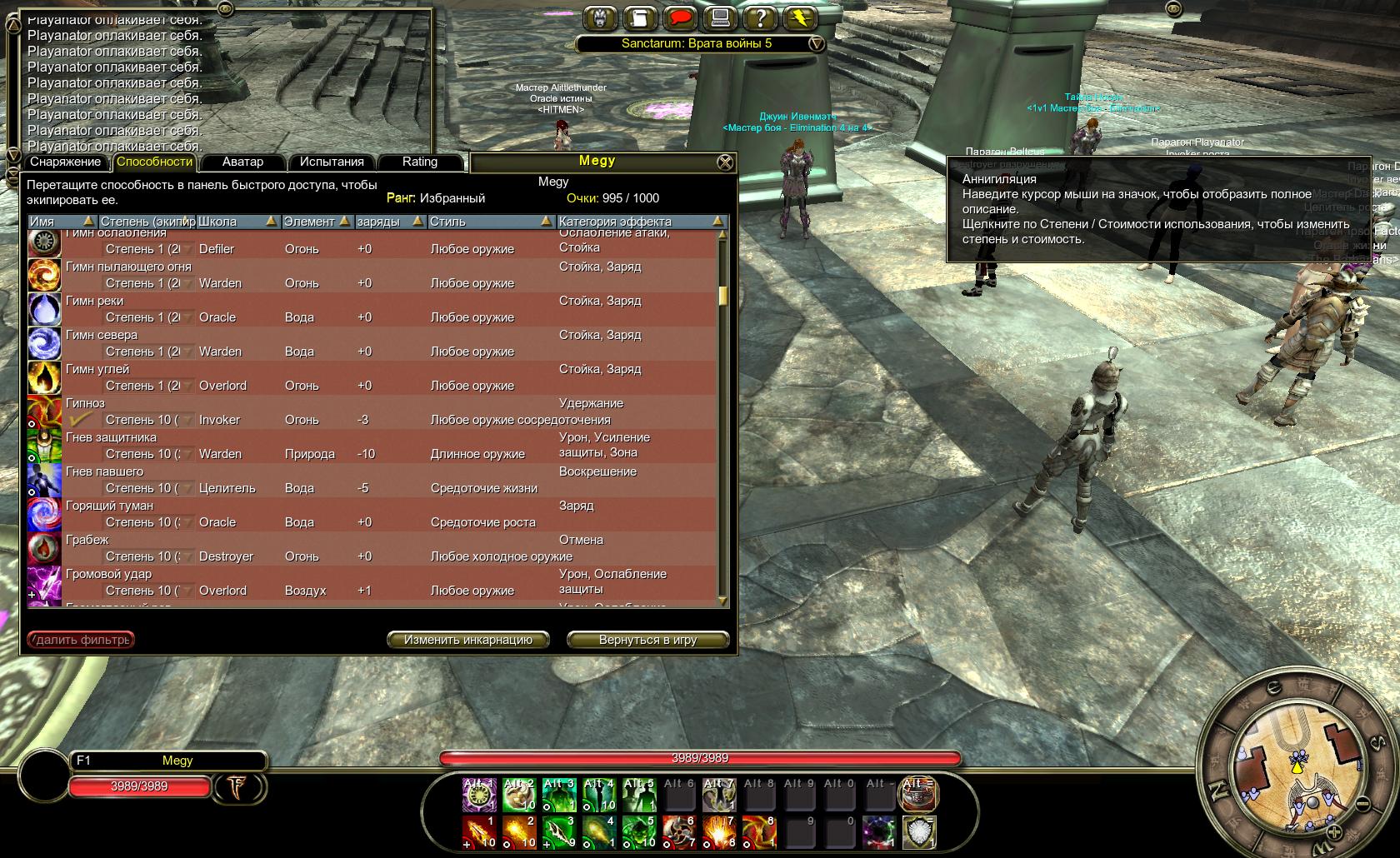Open the Sanctarum zone instance dropdown
The height and width of the screenshot is (858, 1400).
(817, 43)
